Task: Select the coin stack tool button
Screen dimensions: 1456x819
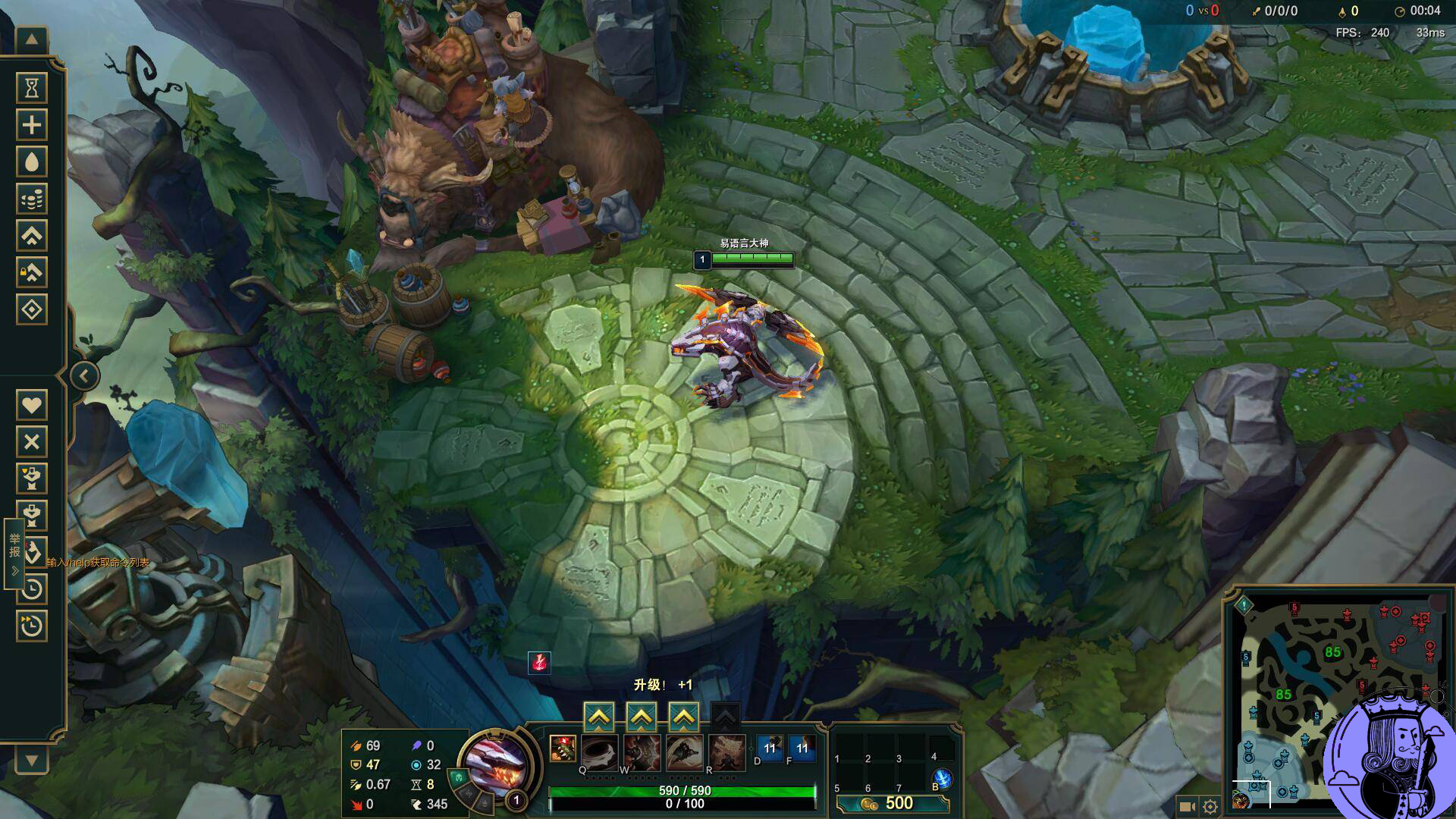Action: [x=32, y=199]
